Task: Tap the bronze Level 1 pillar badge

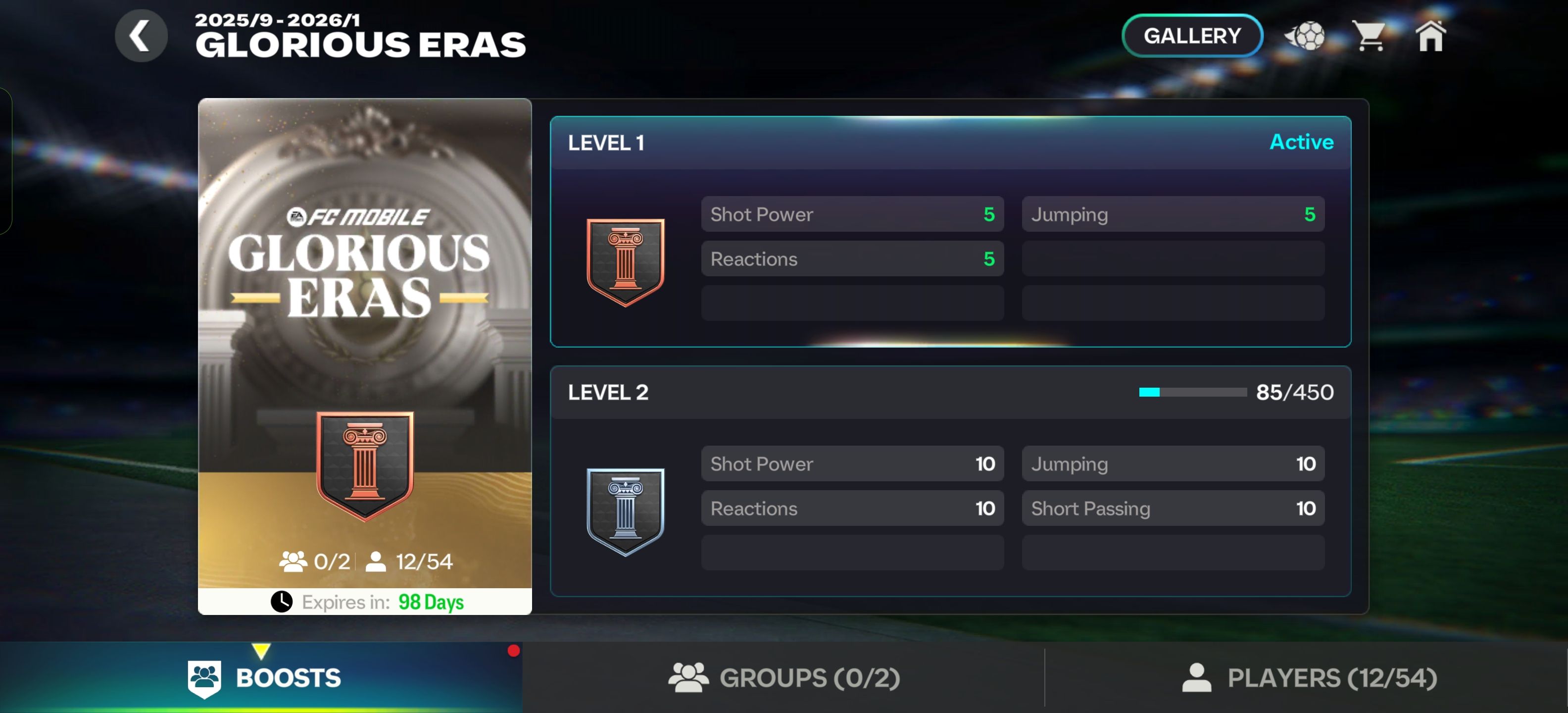Action: [x=625, y=262]
